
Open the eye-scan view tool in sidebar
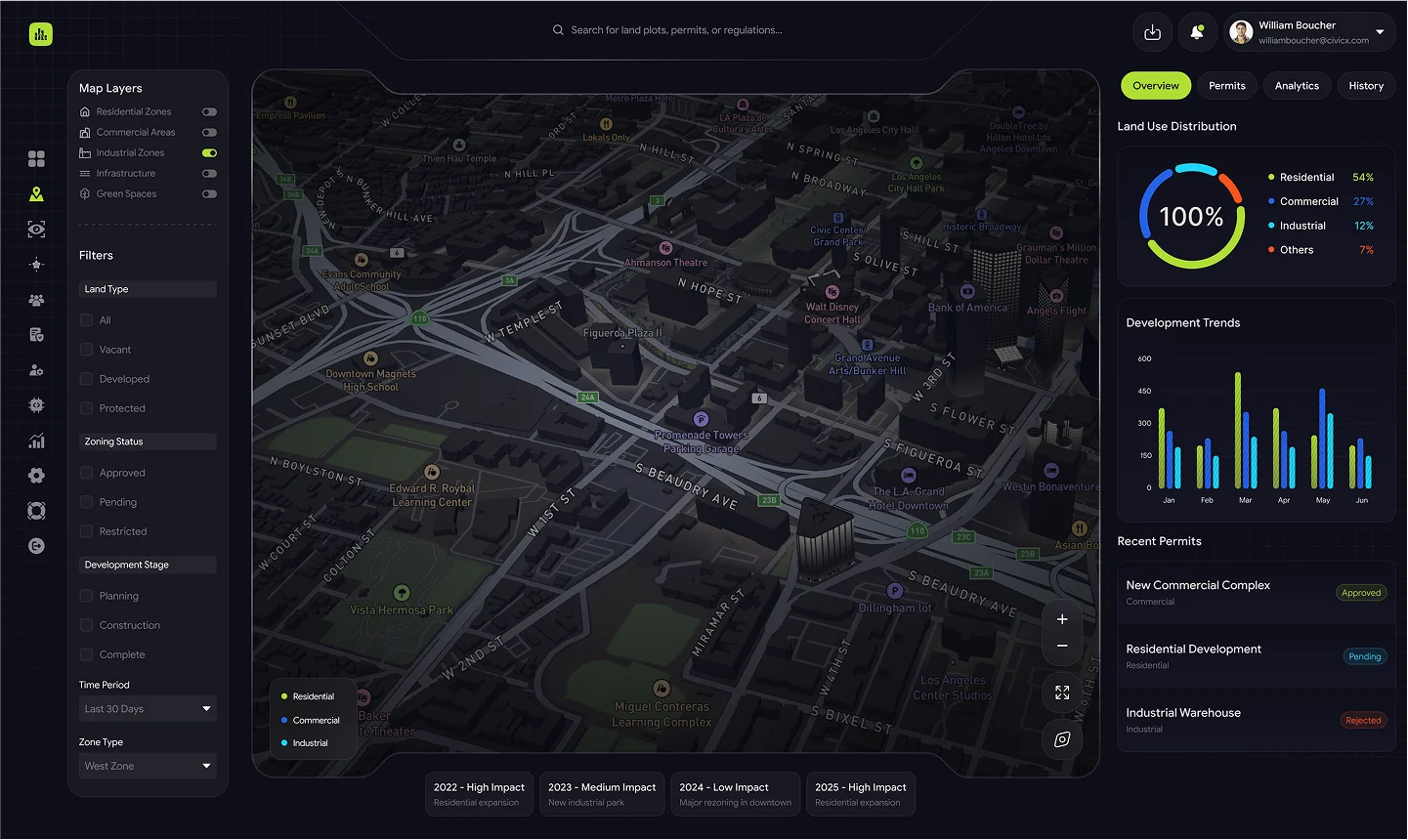tap(36, 229)
